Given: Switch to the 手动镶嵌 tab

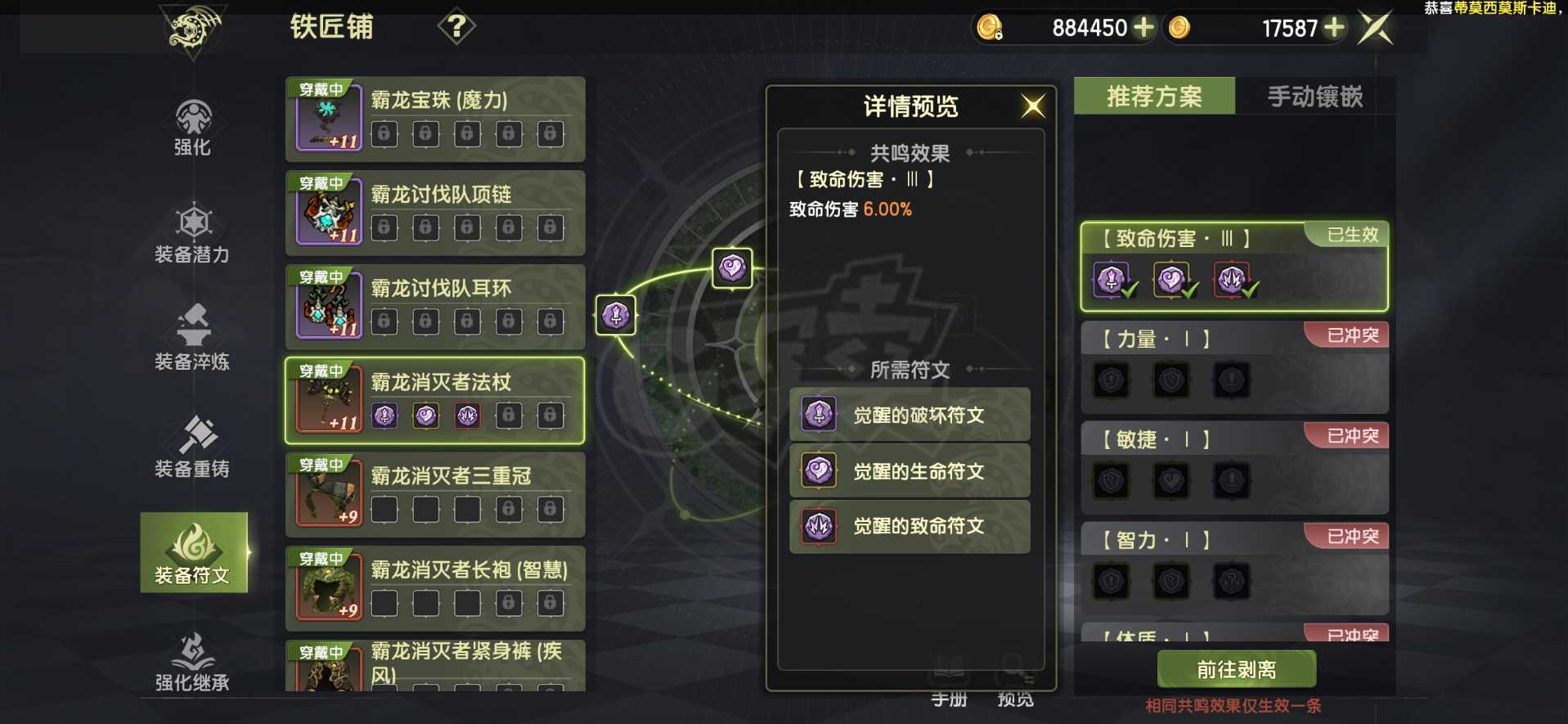Looking at the screenshot, I should pyautogui.click(x=1313, y=97).
